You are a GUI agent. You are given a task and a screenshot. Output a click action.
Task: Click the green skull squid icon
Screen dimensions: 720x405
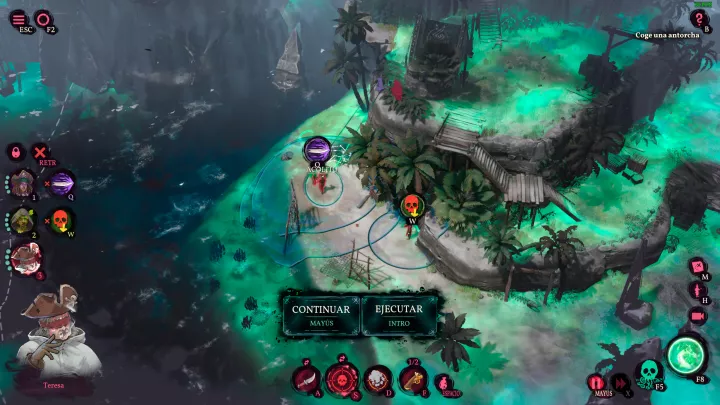(x=647, y=374)
